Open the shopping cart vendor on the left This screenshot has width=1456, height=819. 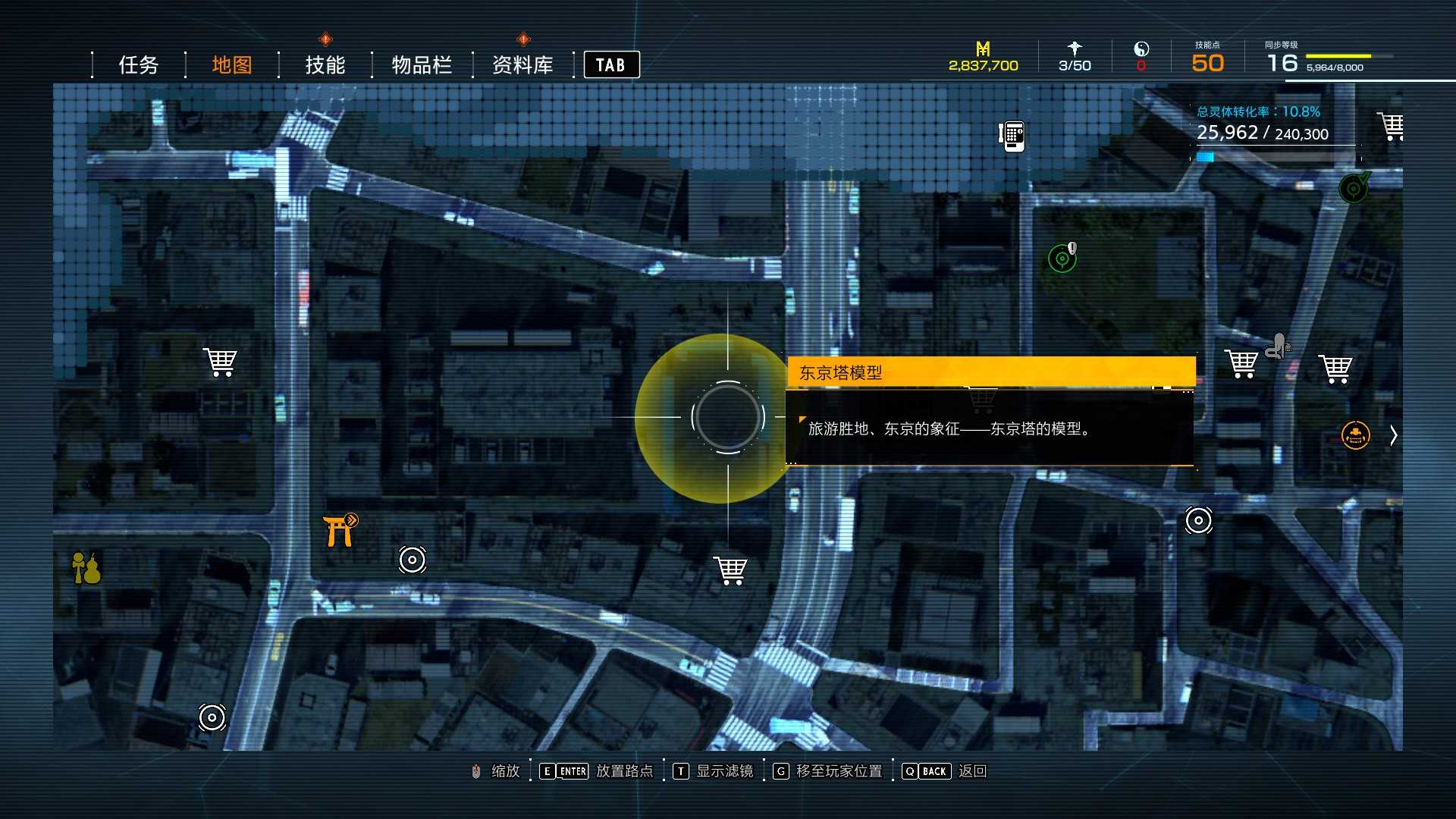click(x=220, y=362)
